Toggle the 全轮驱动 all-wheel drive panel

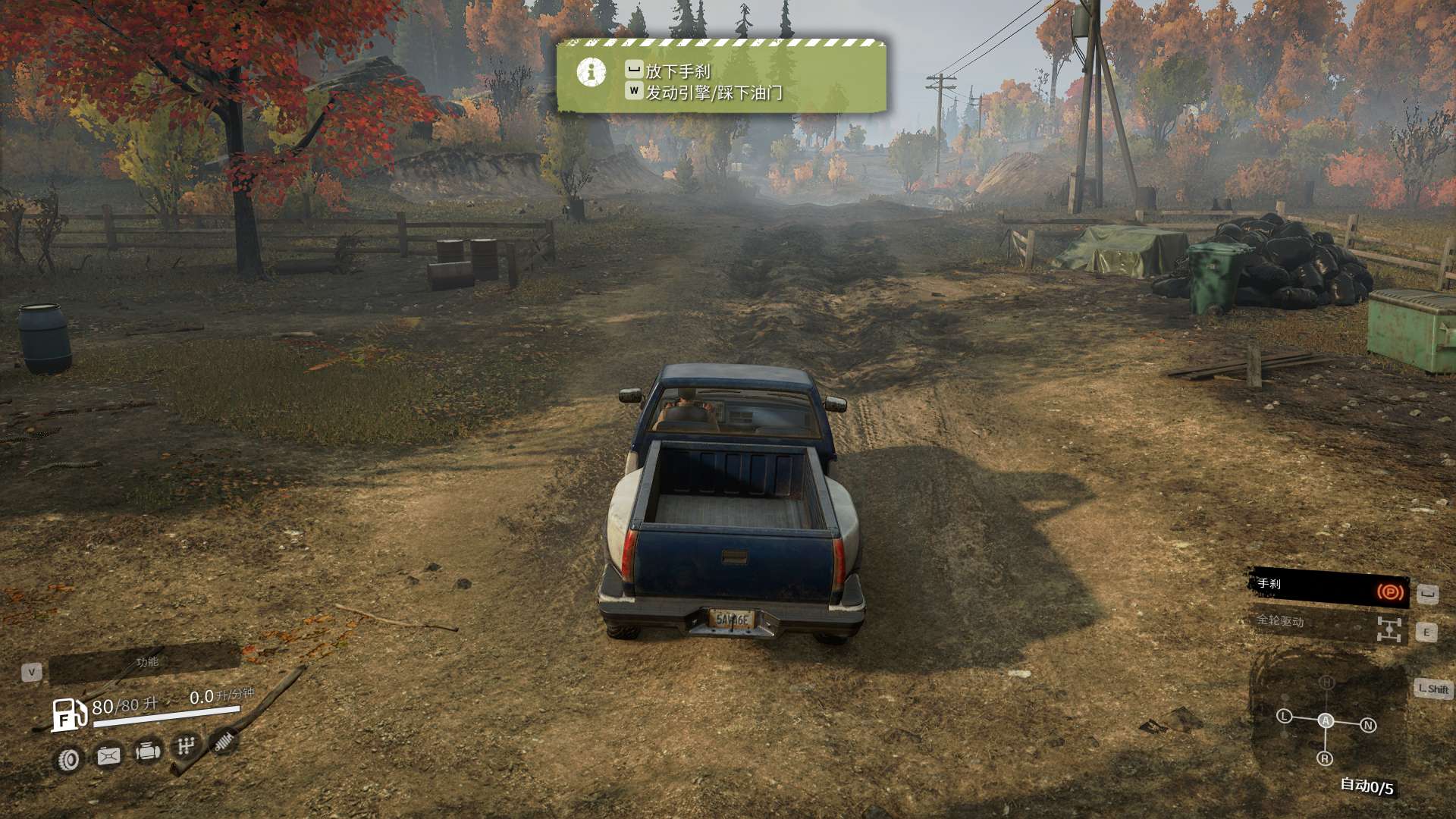point(1329,626)
